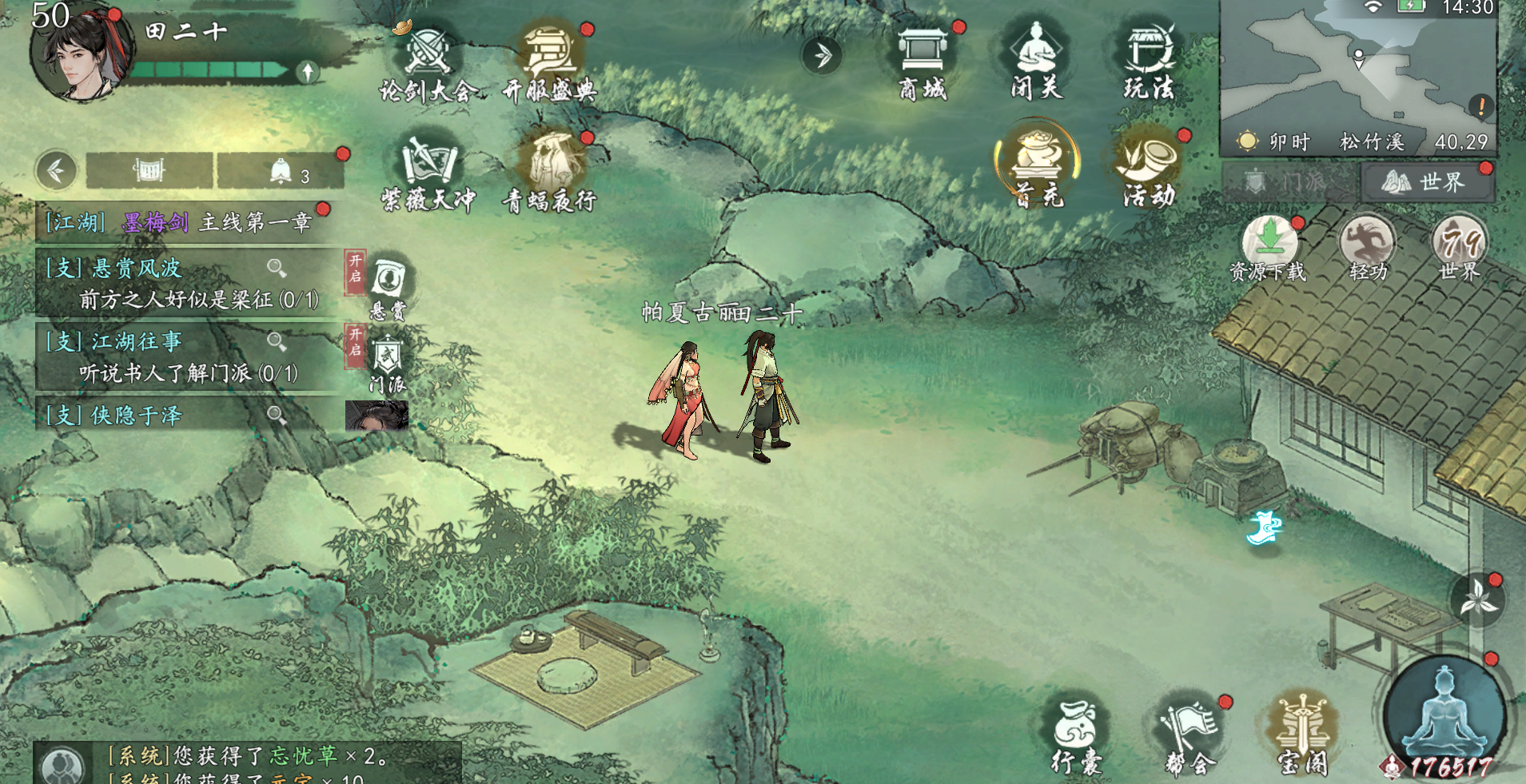Viewport: 1526px width, 784px height.
Task: Open the 活动 events menu
Action: (x=1149, y=164)
